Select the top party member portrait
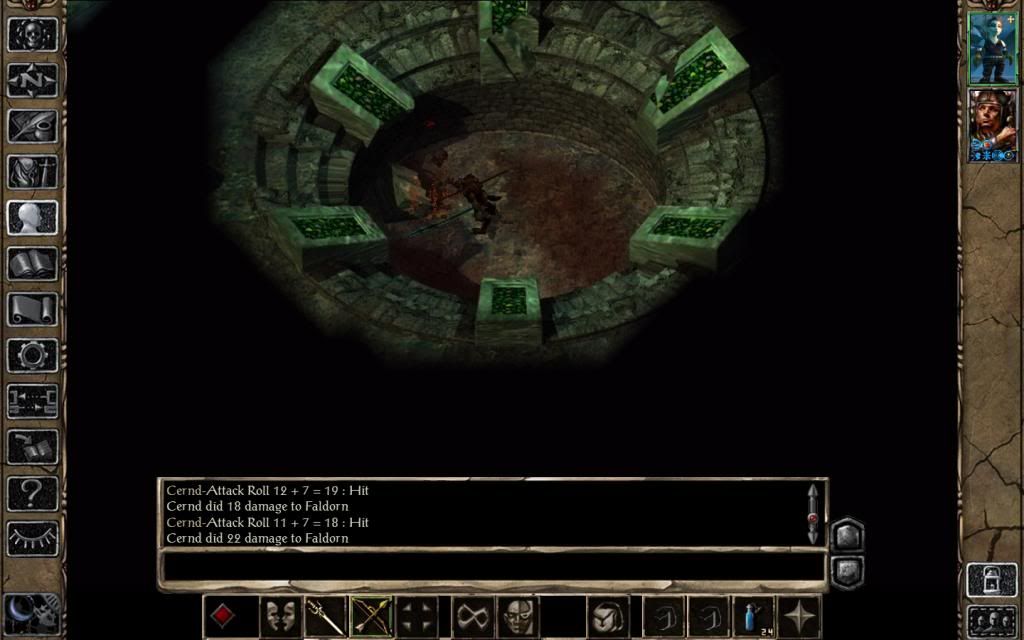Screen dimensions: 1024x640 tap(992, 47)
